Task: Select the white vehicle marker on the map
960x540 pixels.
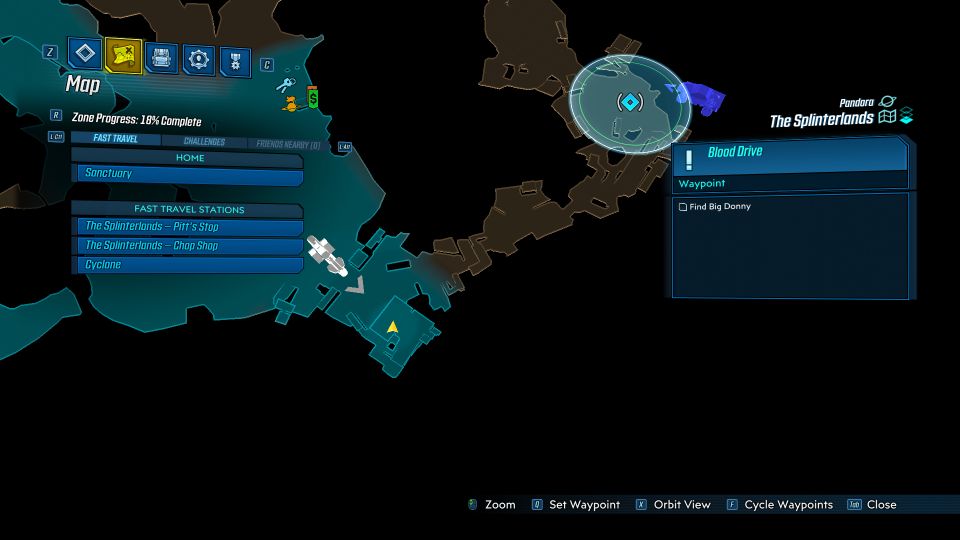Action: [x=326, y=254]
